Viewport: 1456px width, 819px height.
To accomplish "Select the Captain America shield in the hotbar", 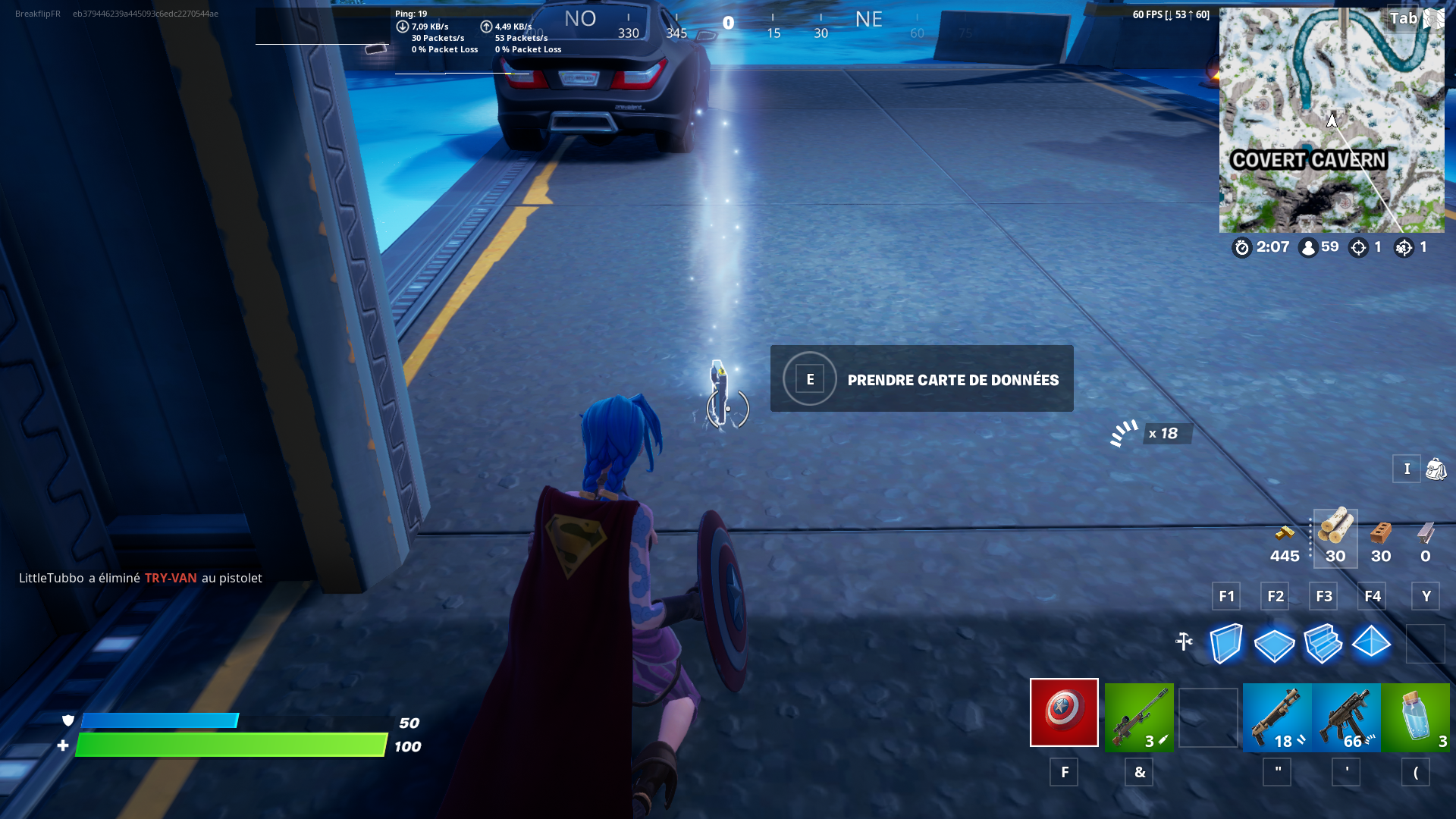I will pos(1062,714).
